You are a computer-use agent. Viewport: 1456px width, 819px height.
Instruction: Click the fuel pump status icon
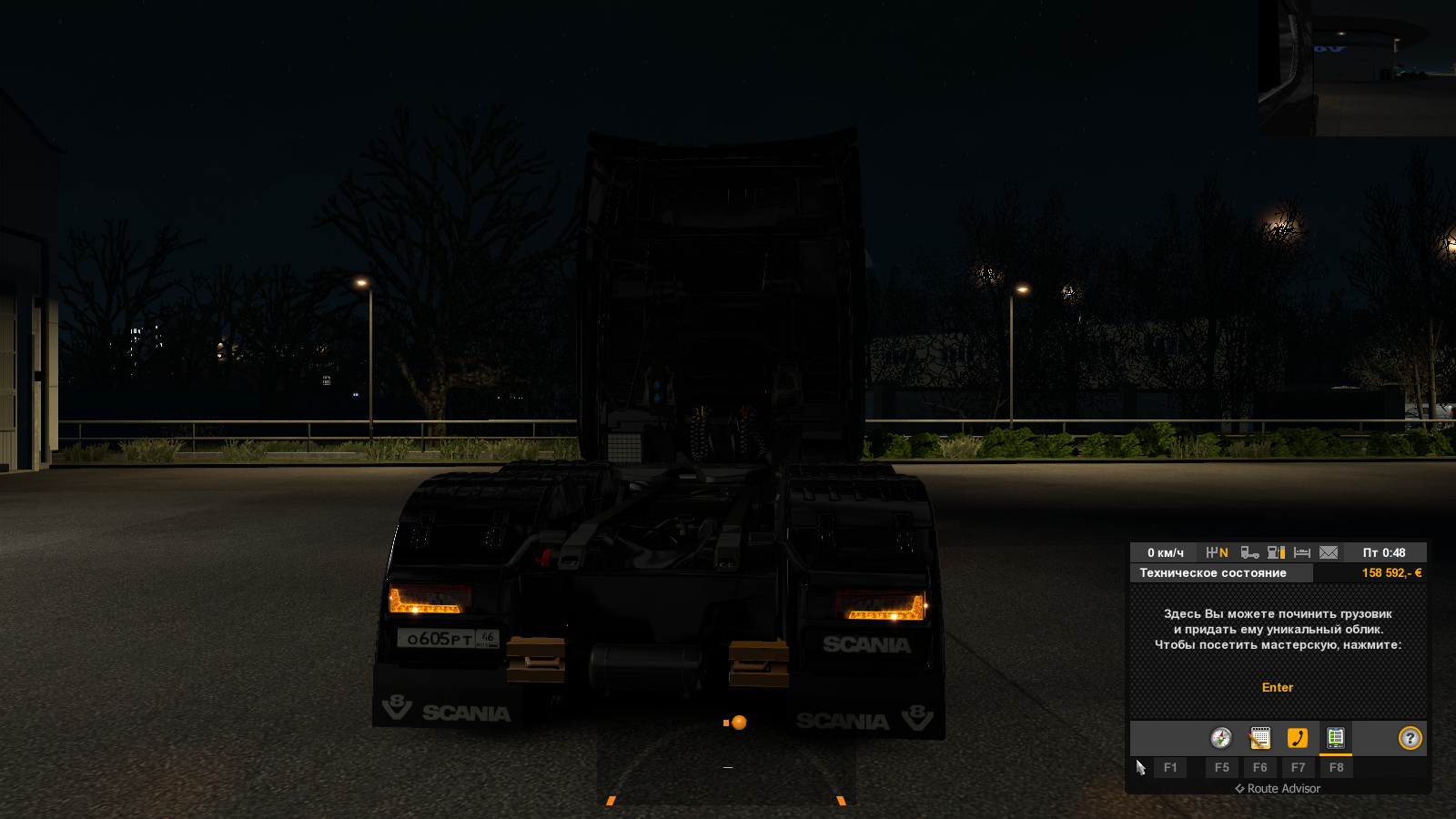1272,553
